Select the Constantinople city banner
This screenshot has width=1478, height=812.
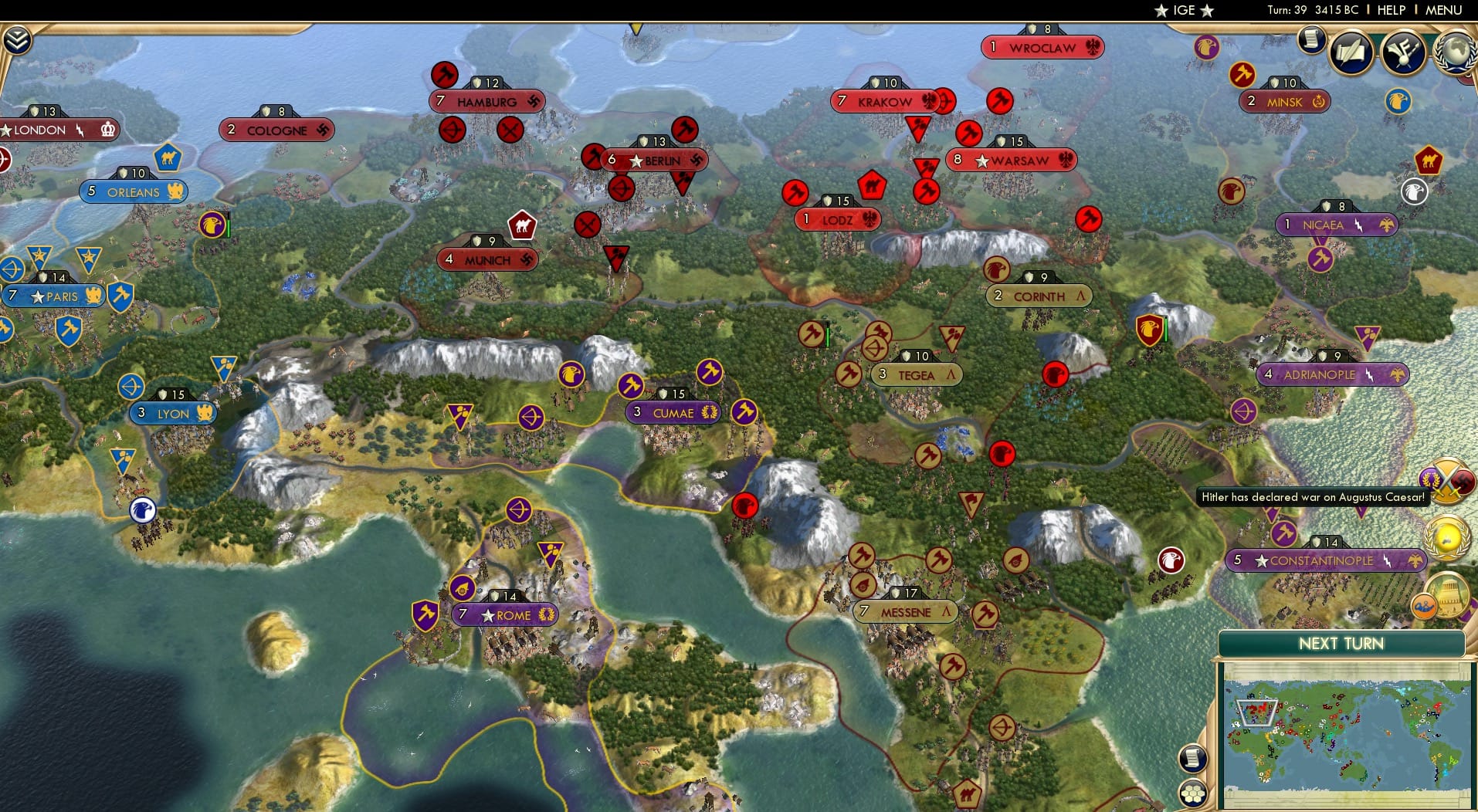(1325, 560)
